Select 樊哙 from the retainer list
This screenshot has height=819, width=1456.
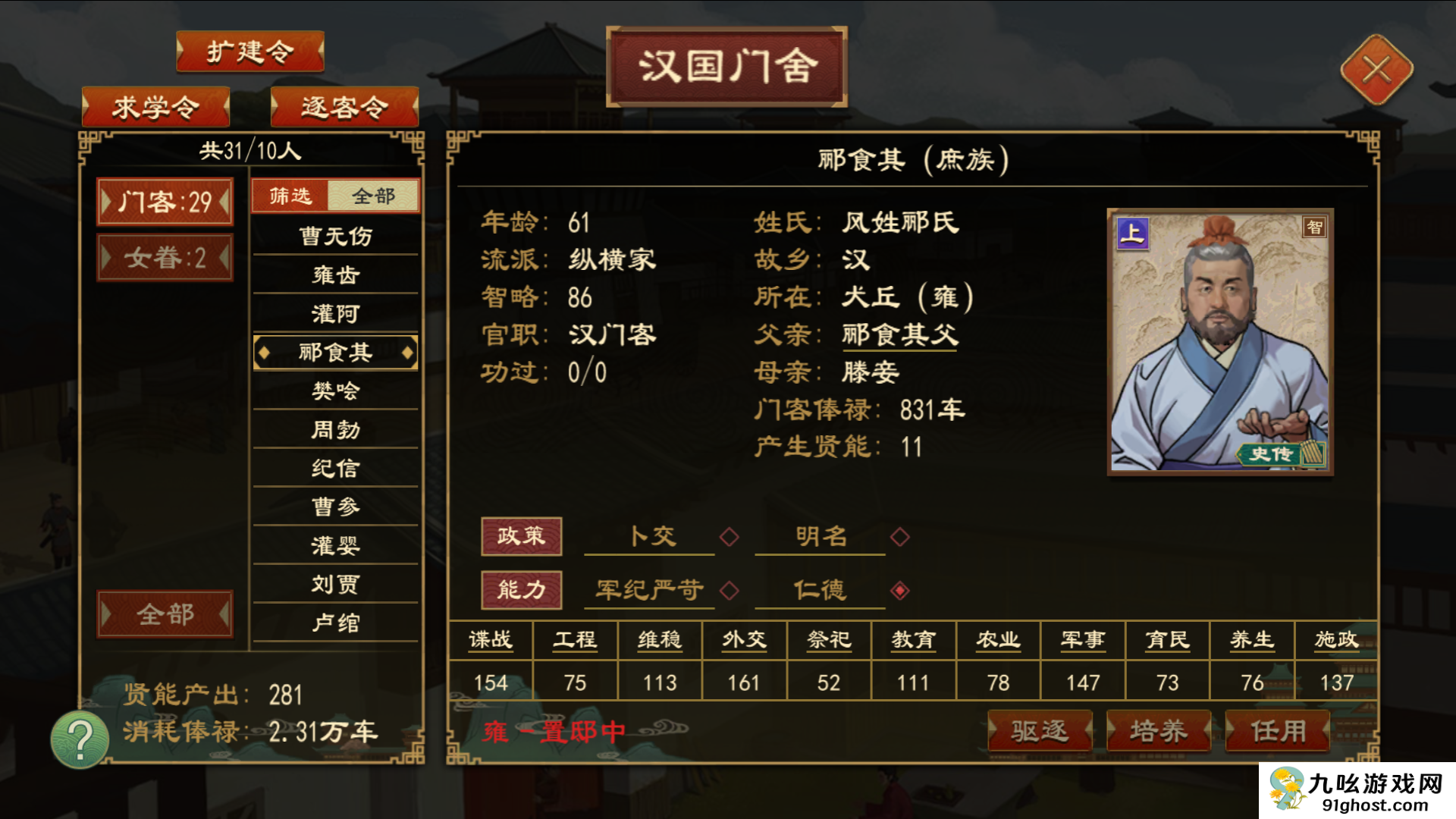point(335,391)
